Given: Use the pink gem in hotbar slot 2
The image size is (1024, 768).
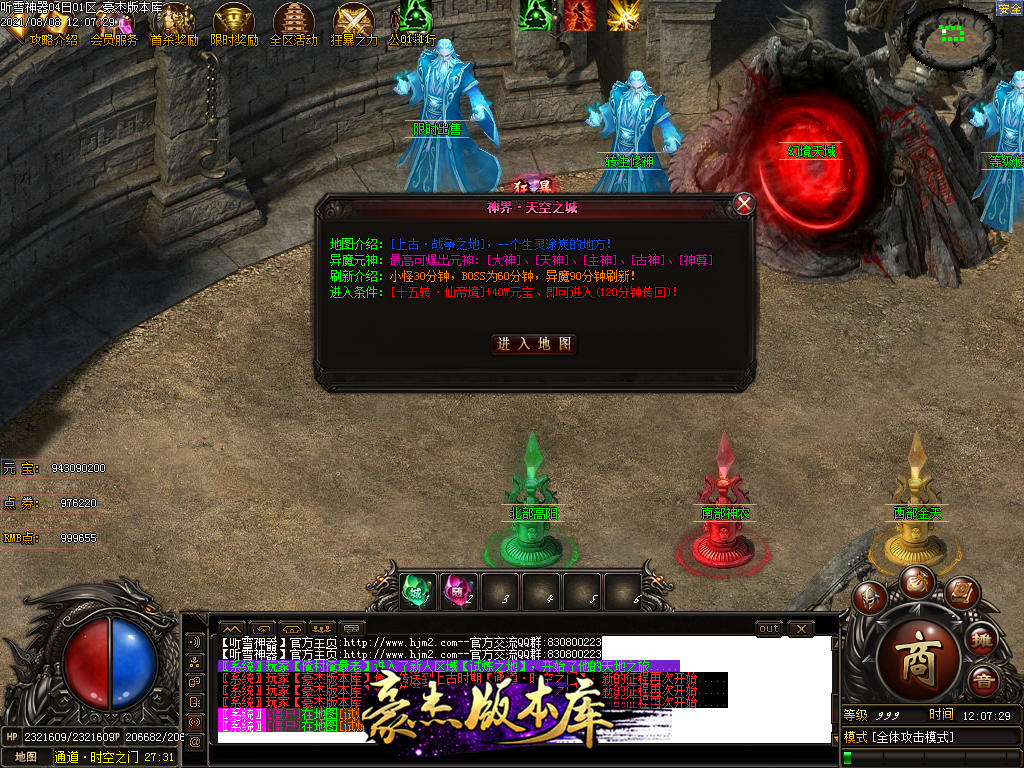Looking at the screenshot, I should point(460,591).
